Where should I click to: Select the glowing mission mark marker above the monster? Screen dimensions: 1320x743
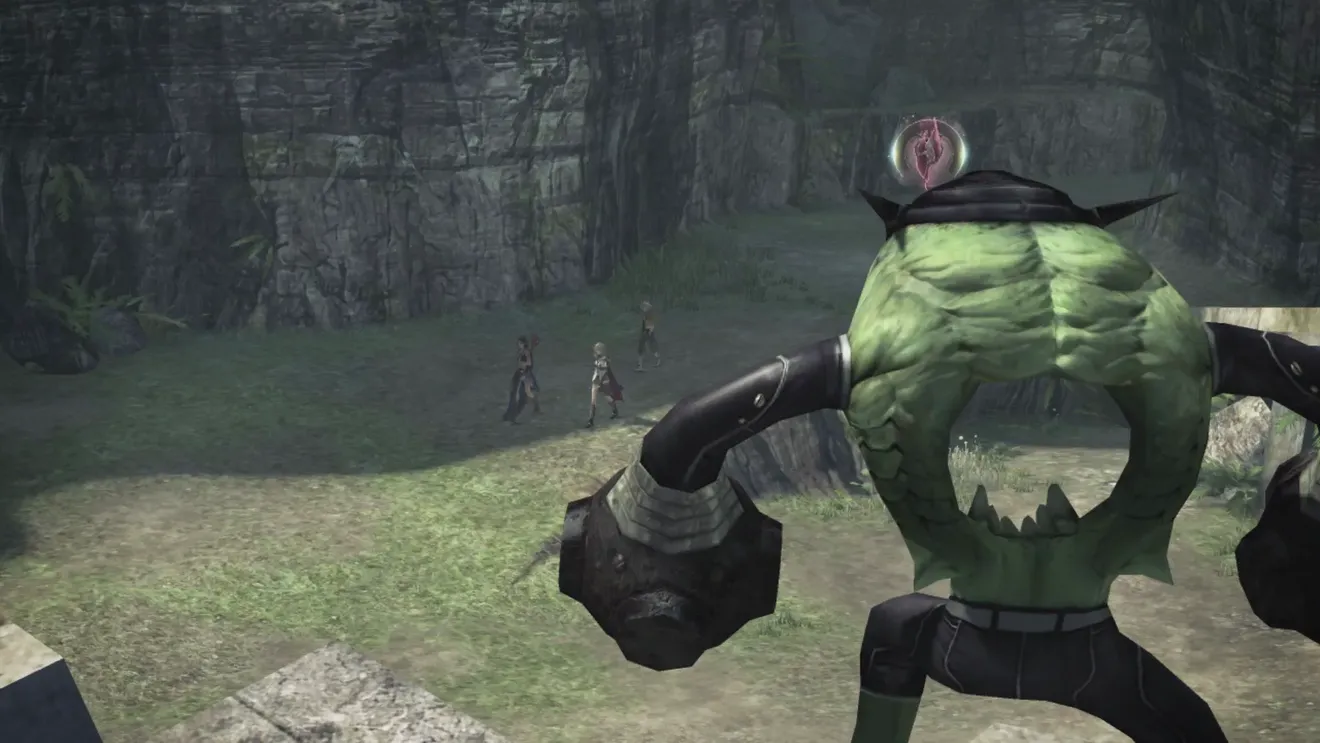pos(929,151)
